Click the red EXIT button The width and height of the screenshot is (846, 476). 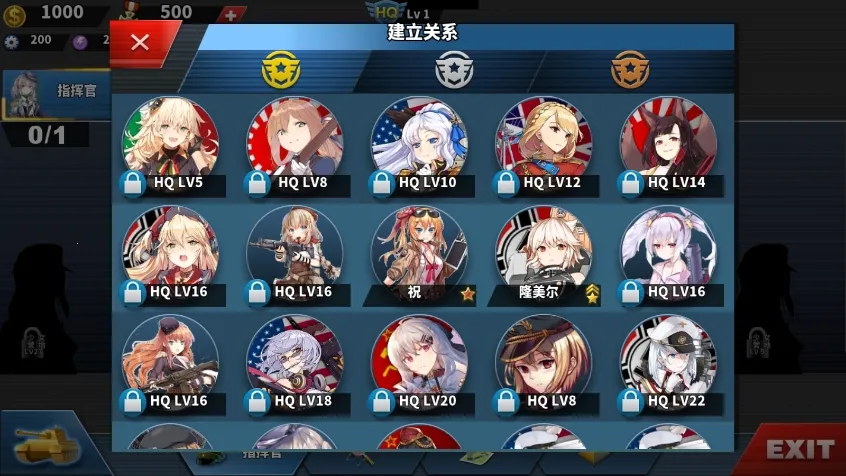pos(798,449)
